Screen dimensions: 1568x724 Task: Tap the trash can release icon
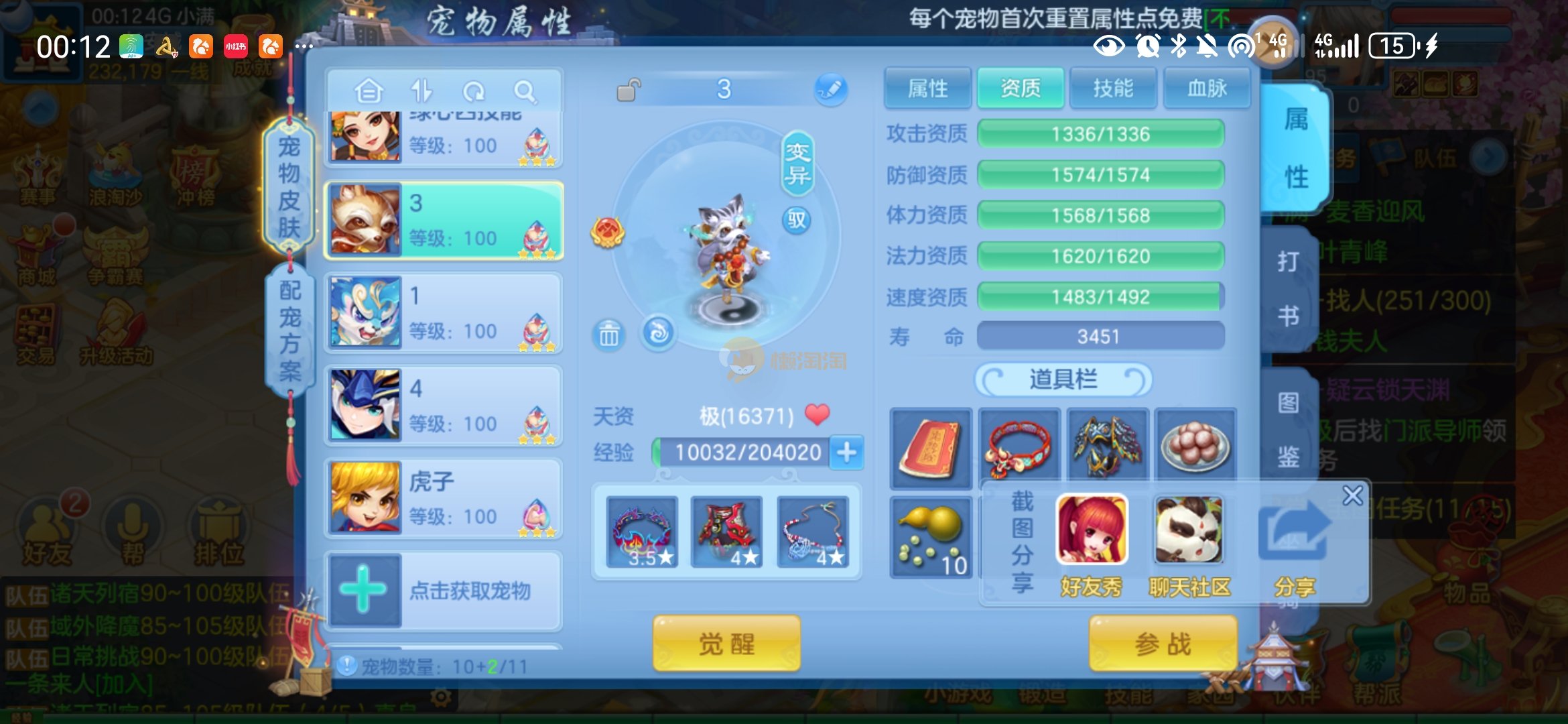[608, 334]
